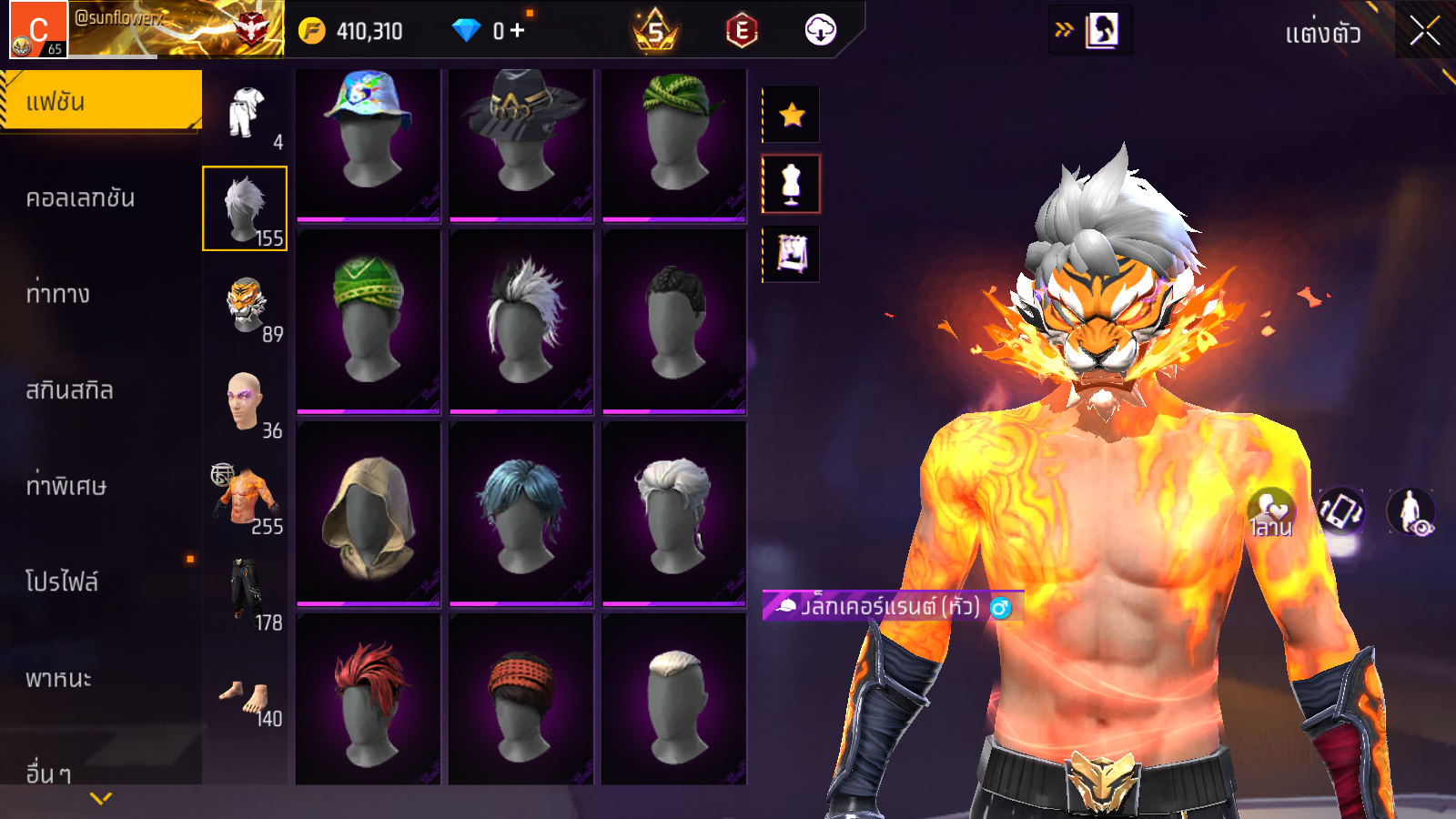
Task: Open the พาหนะ vehicle tab
Action: 59,679
